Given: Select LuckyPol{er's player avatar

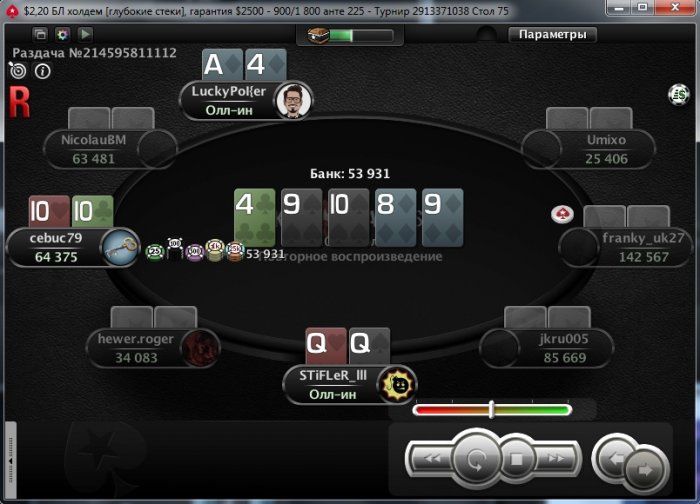Looking at the screenshot, I should (x=291, y=100).
